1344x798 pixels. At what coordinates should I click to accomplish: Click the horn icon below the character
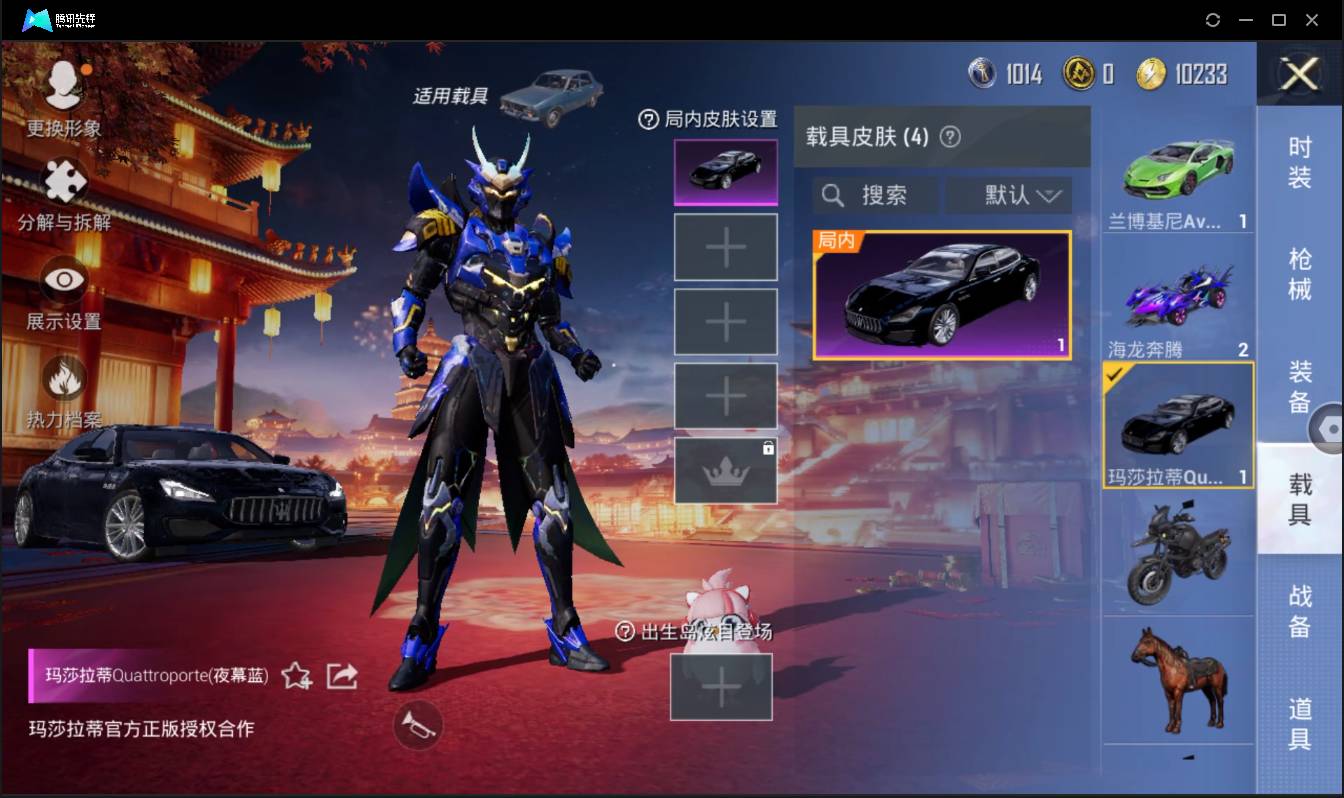pos(418,726)
